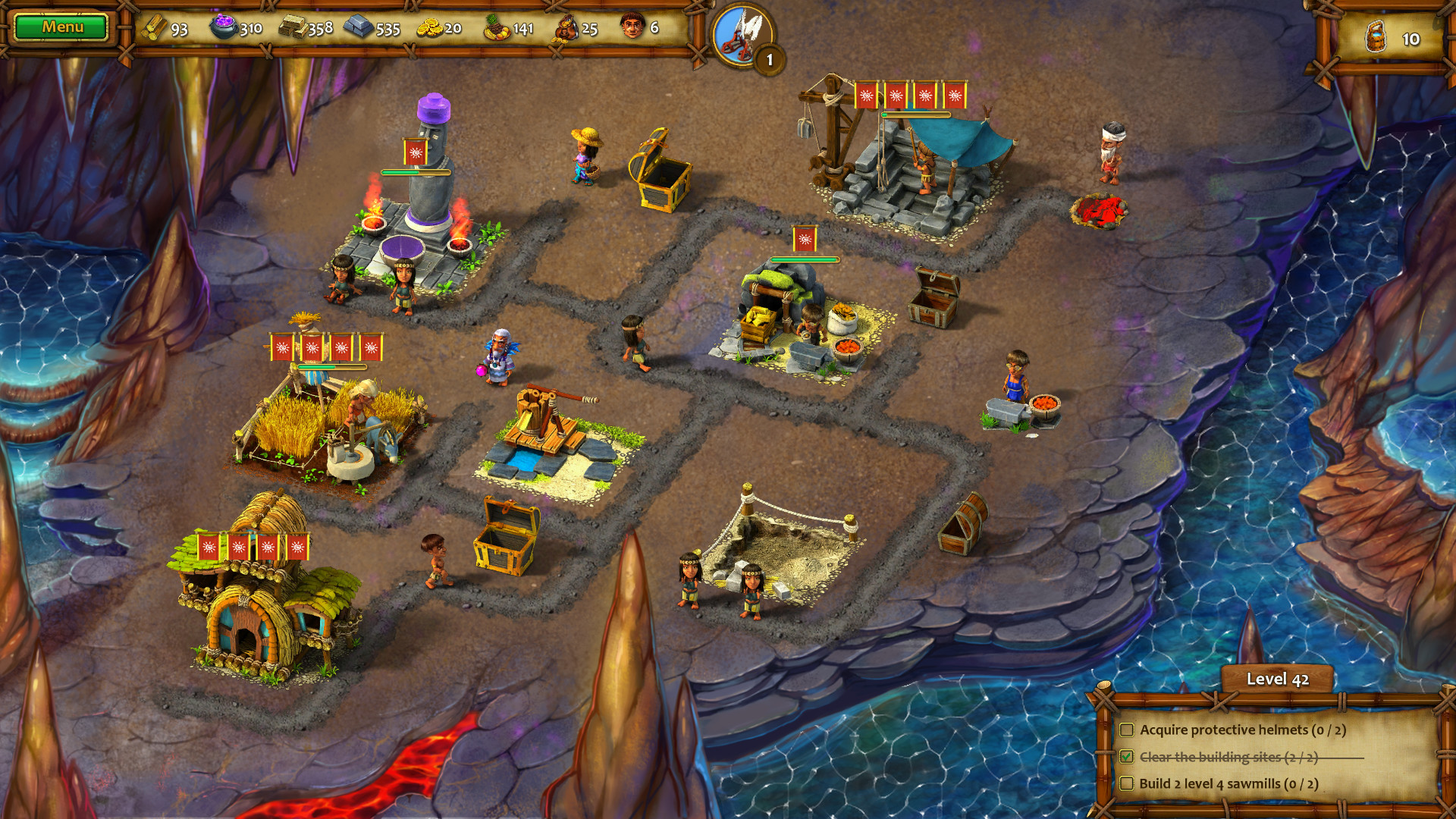Click the silver ingots resource icon
This screenshot has width=1456, height=819.
click(356, 28)
